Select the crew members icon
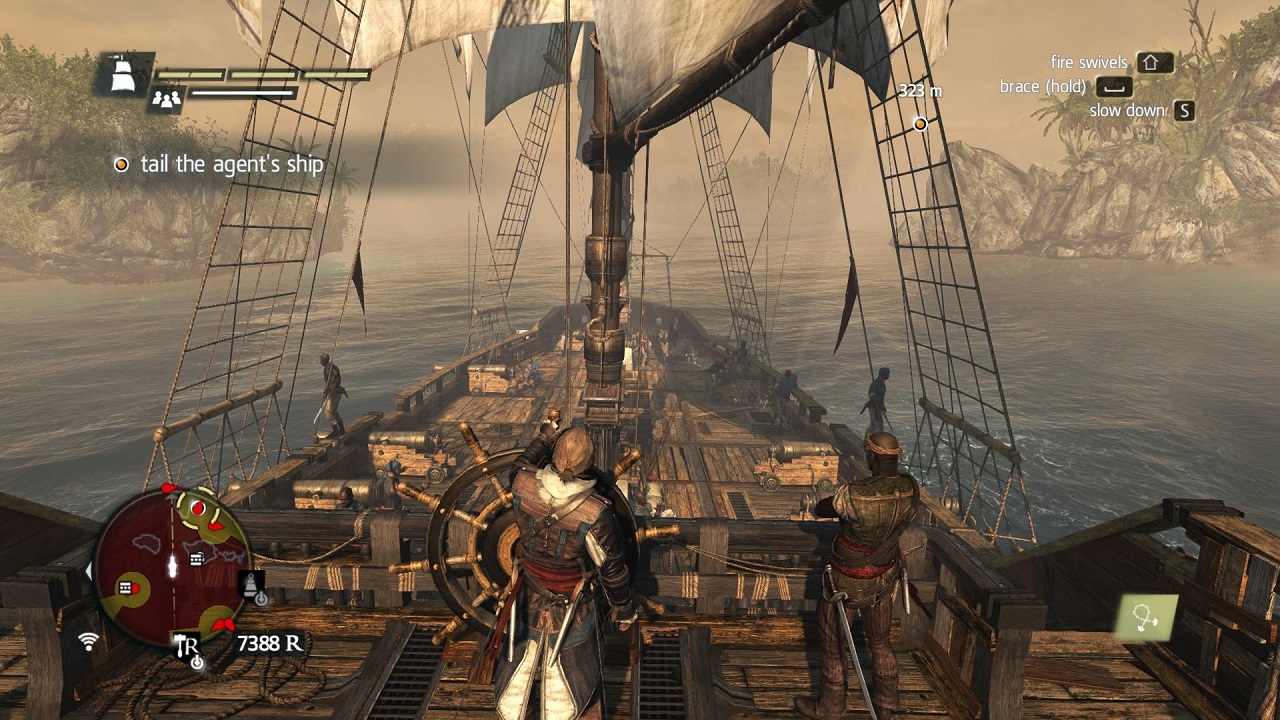Screen dimensions: 1280x720 coord(164,98)
